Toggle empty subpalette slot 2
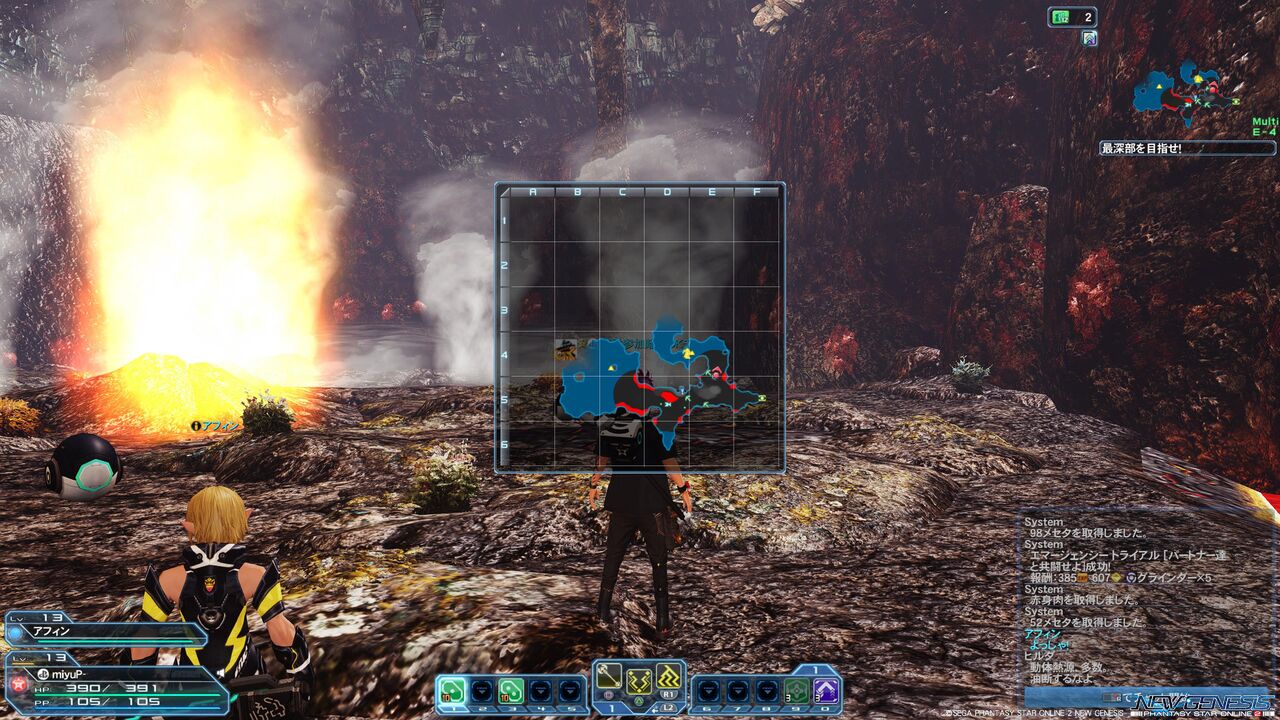This screenshot has width=1280, height=720. coord(481,689)
